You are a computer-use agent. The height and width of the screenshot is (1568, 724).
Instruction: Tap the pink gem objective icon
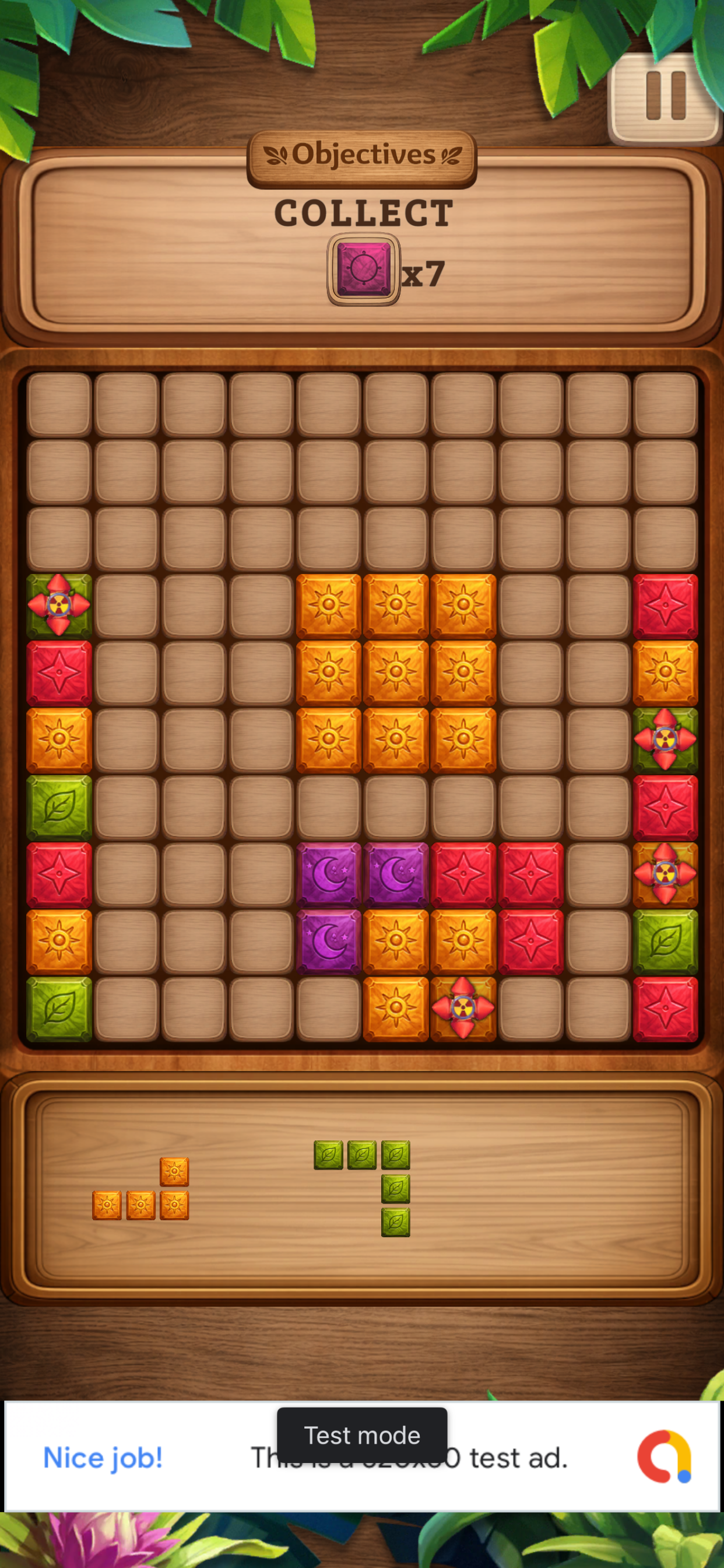click(x=363, y=269)
